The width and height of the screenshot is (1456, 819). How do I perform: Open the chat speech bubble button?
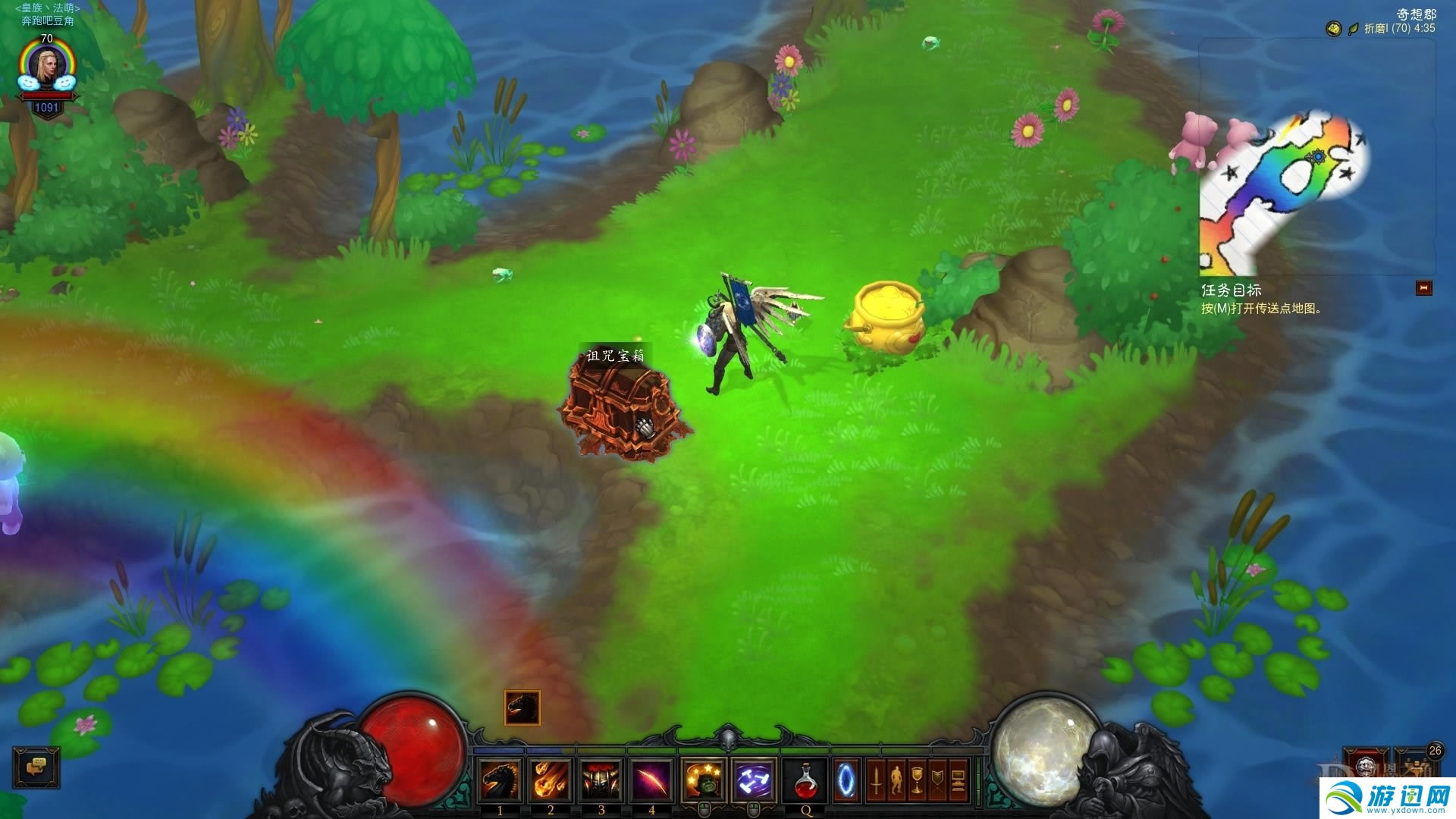[36, 767]
